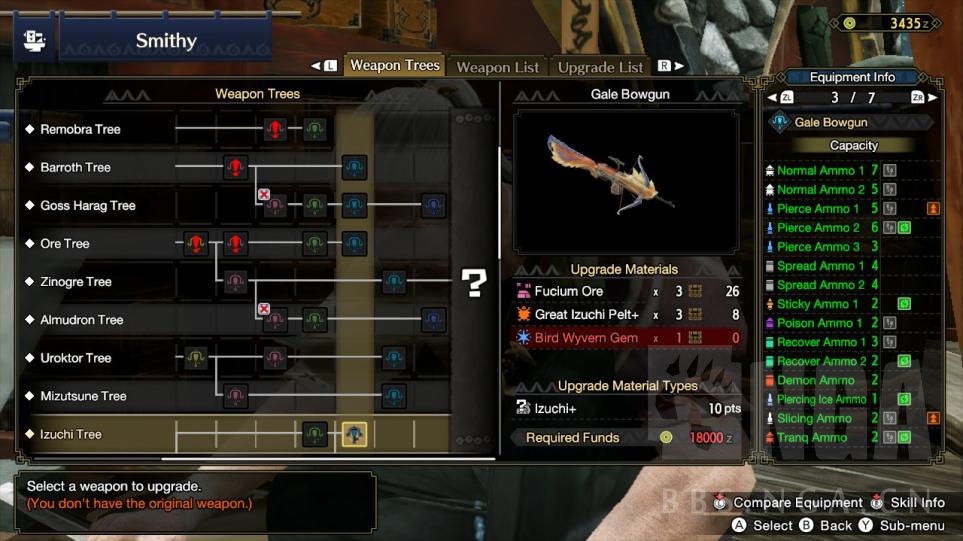Choose the Remobra Tree row
Viewport: 963px width, 541px height.
coord(80,129)
